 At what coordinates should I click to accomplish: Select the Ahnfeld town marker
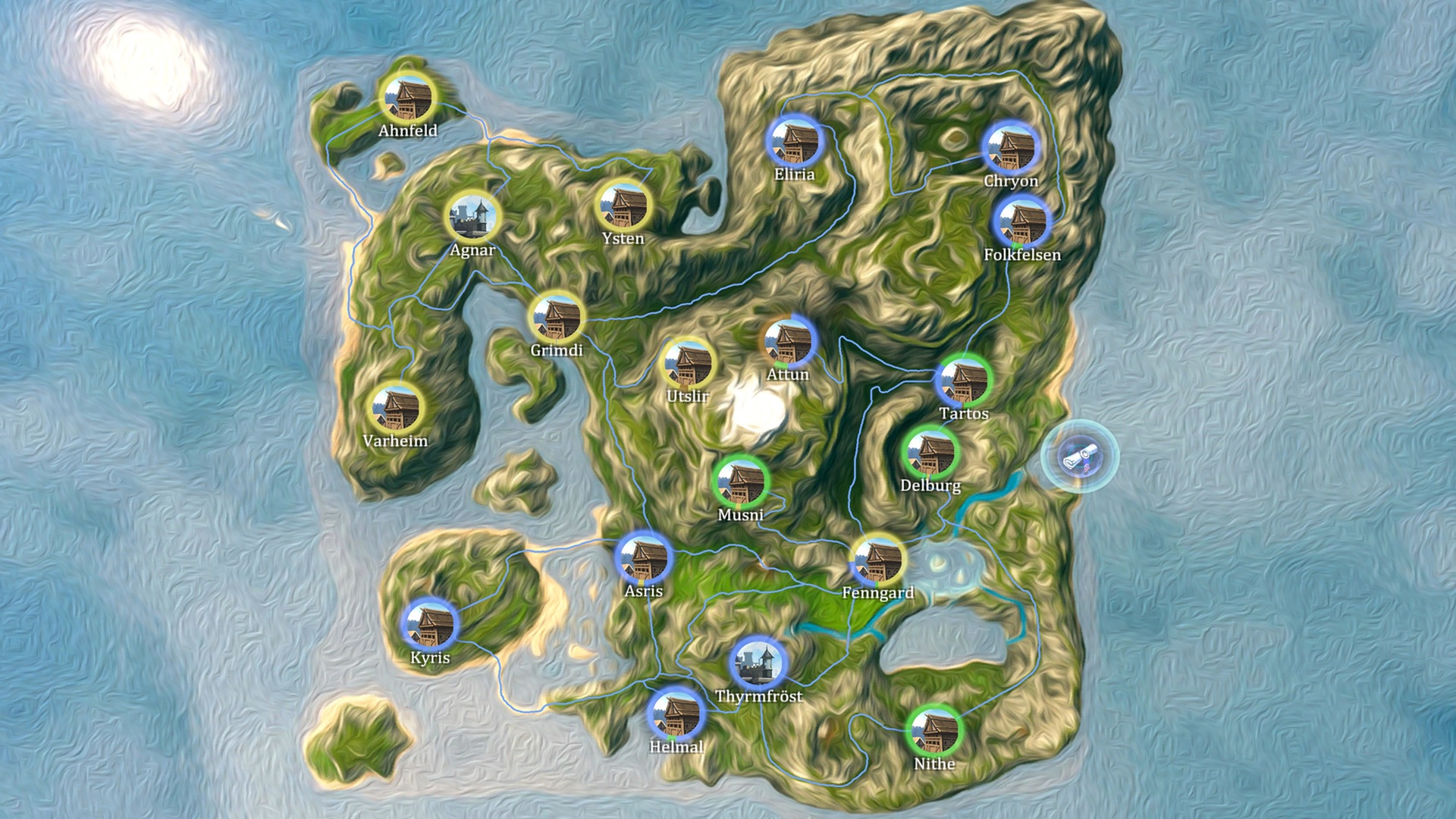pos(407,97)
